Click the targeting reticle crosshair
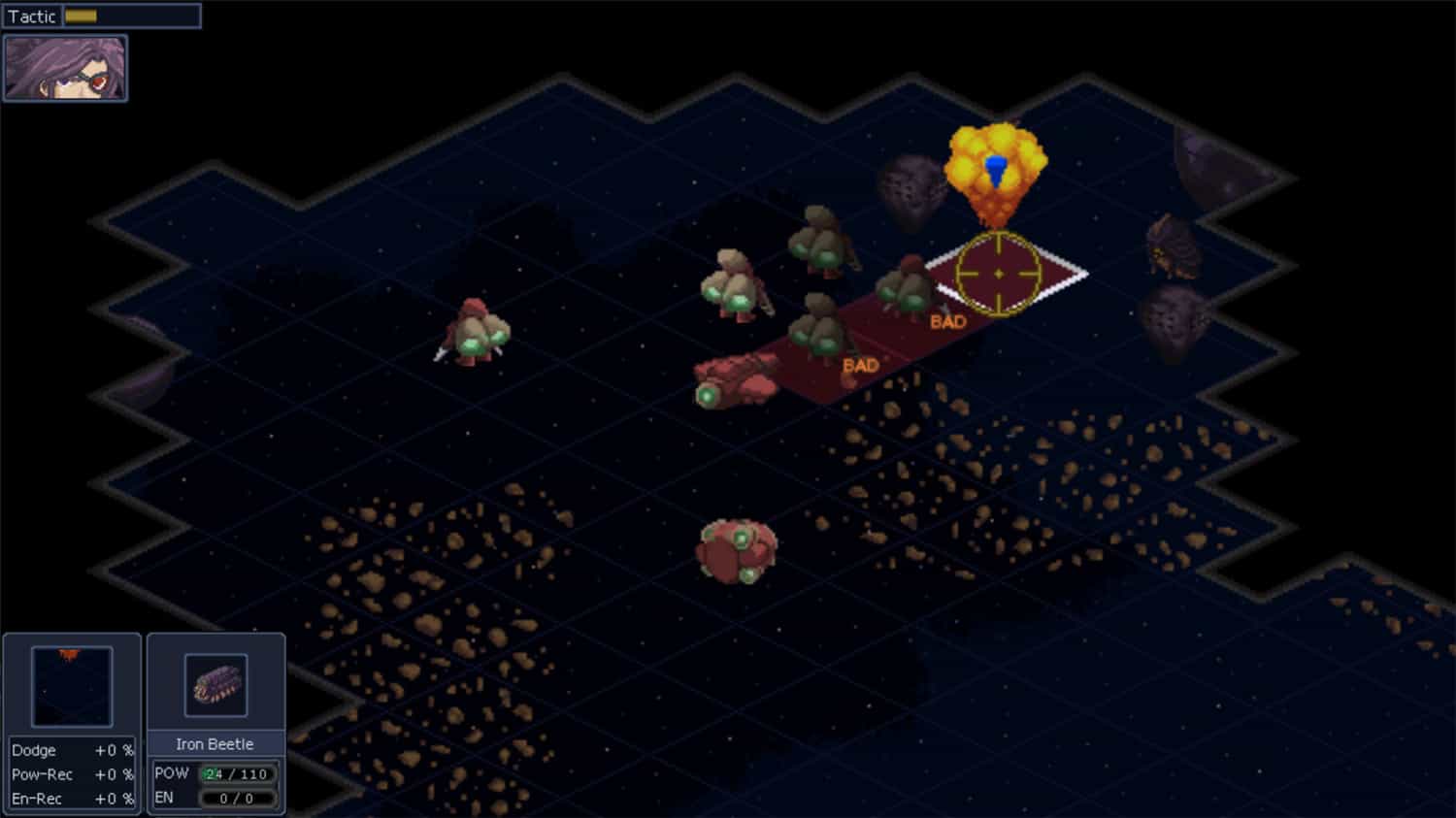Viewport: 1456px width, 818px height. [1000, 275]
